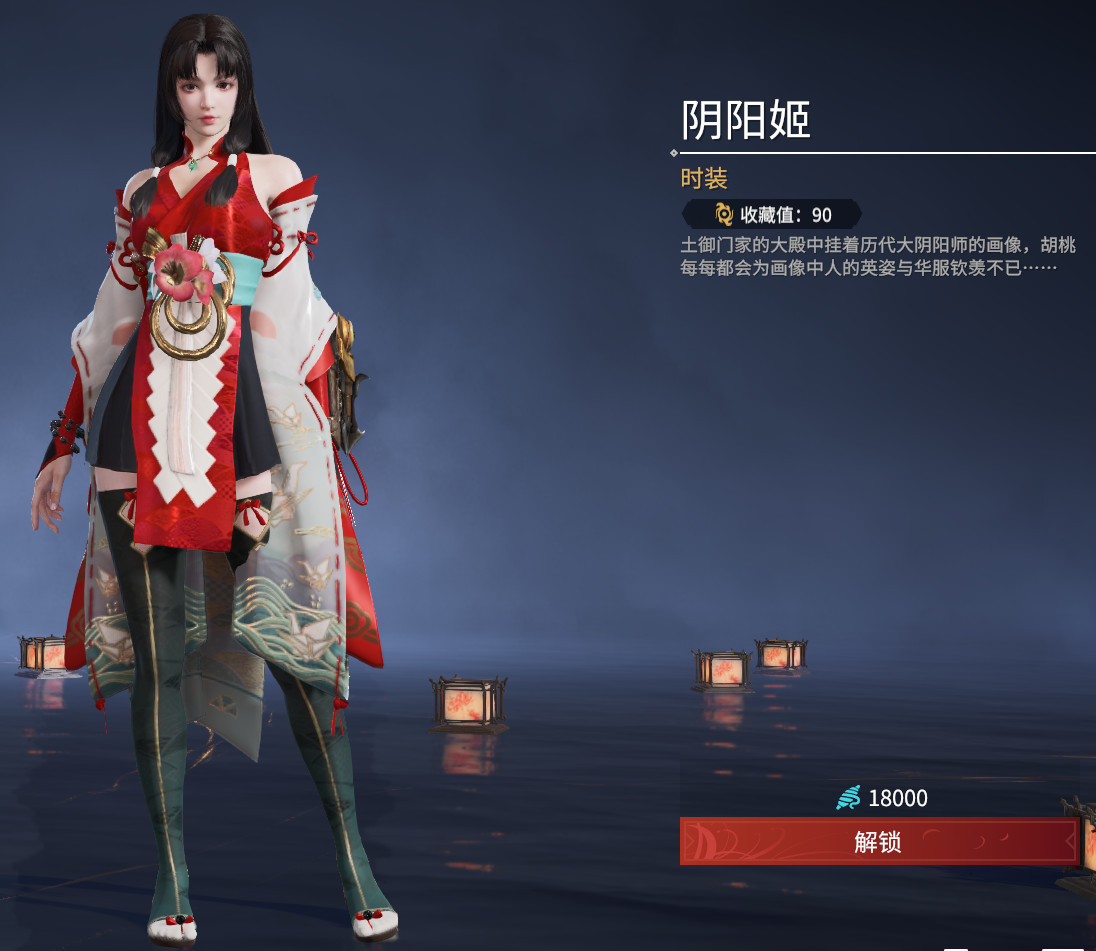Viewport: 1096px width, 951px height.
Task: Unlock the outfit with the red 解锁 button
Action: coord(878,841)
